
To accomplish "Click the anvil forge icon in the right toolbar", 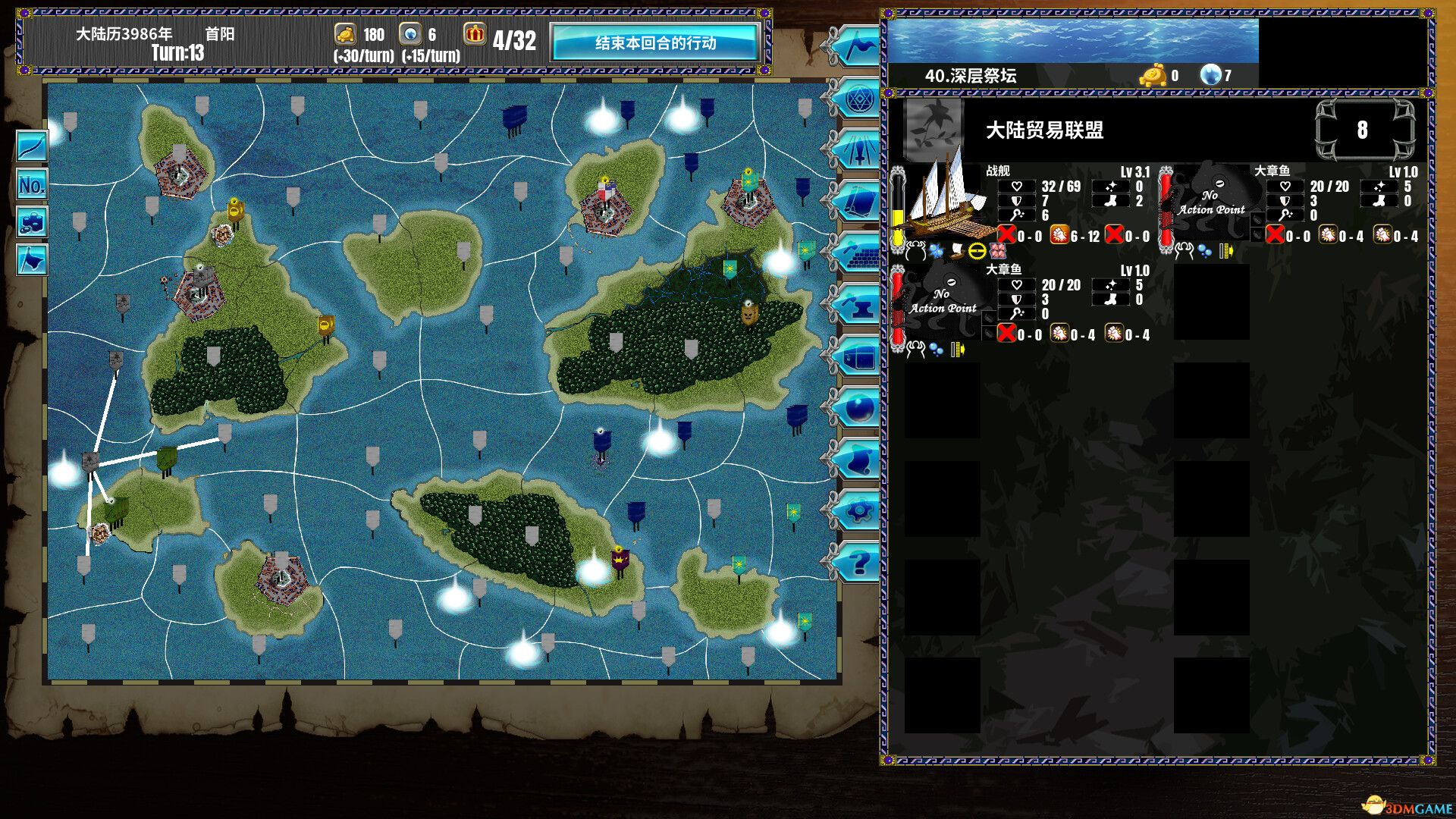I will click(x=859, y=306).
